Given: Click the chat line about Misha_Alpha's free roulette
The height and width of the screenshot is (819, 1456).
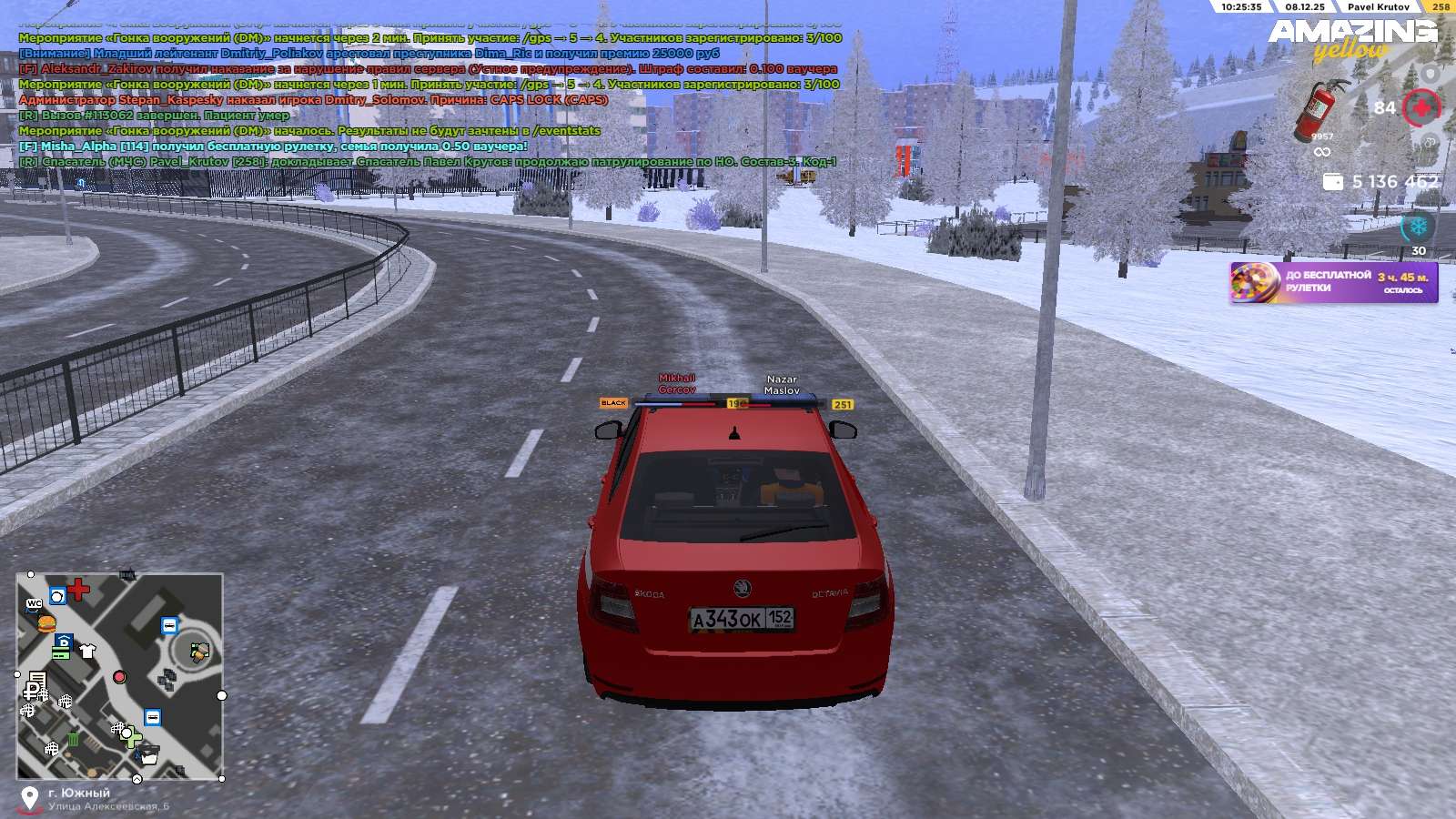Looking at the screenshot, I should [x=273, y=146].
